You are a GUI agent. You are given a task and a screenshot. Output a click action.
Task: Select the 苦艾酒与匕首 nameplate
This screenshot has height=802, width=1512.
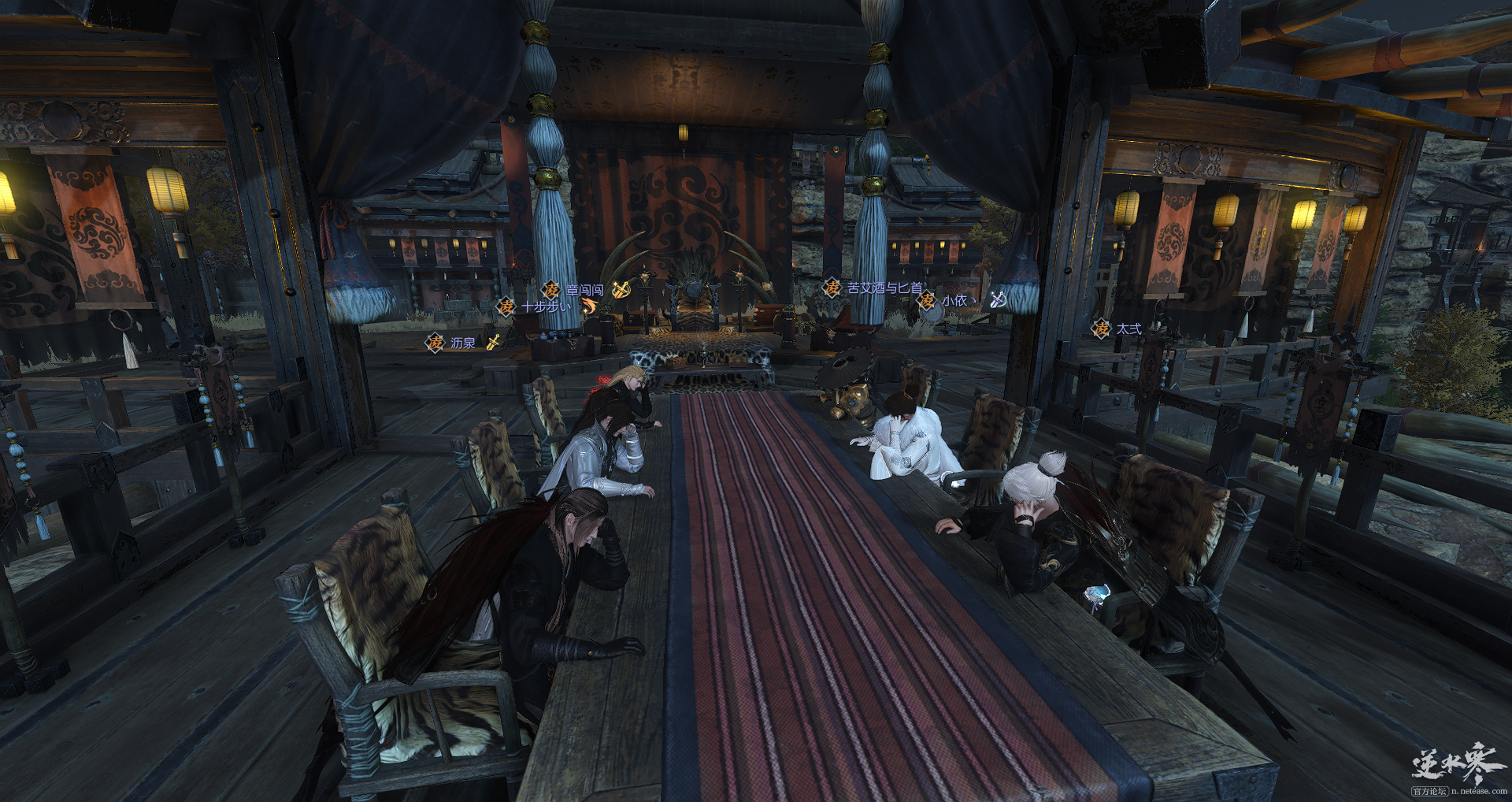tap(884, 288)
